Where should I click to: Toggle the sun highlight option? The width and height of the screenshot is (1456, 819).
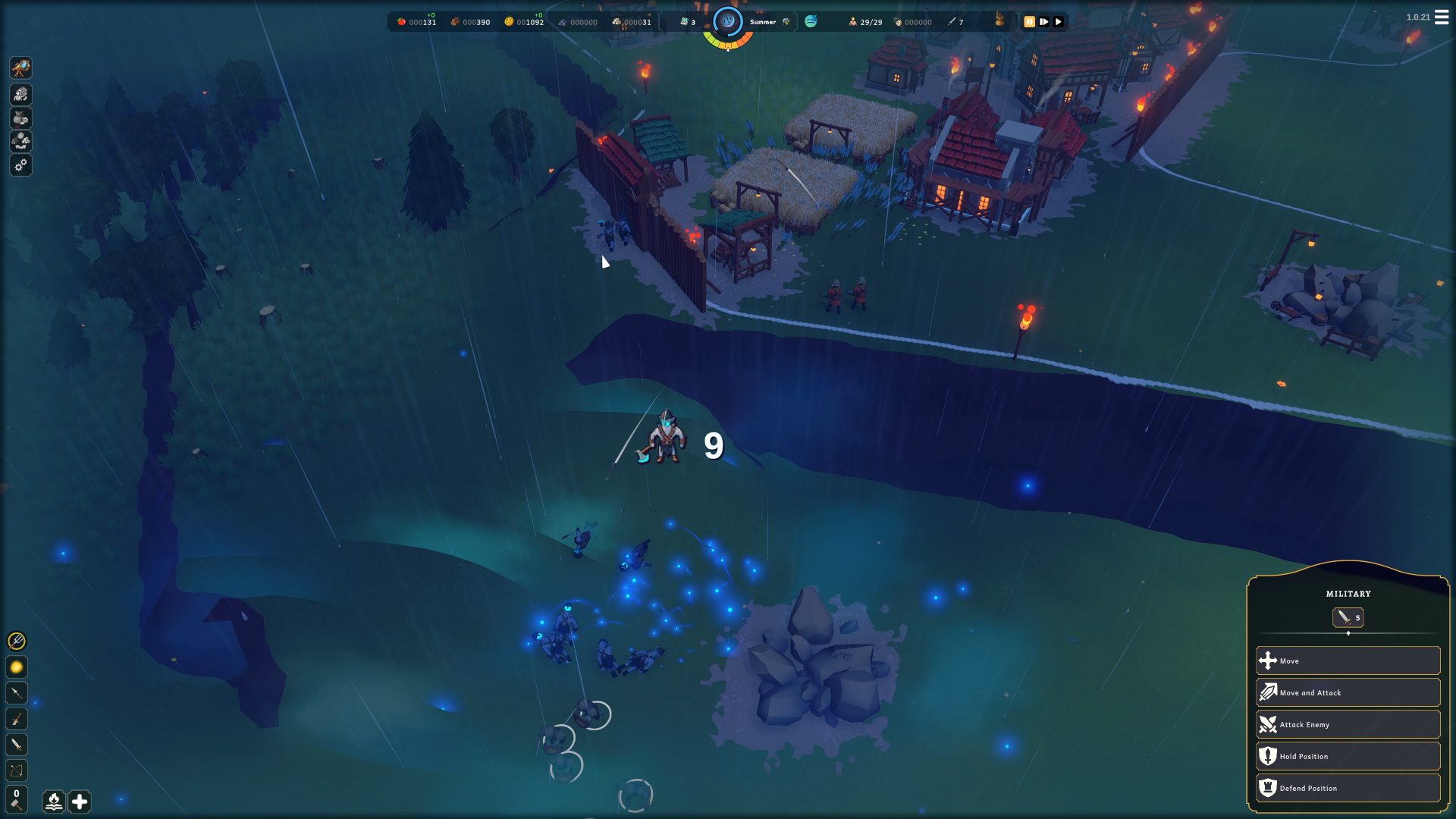tap(17, 667)
